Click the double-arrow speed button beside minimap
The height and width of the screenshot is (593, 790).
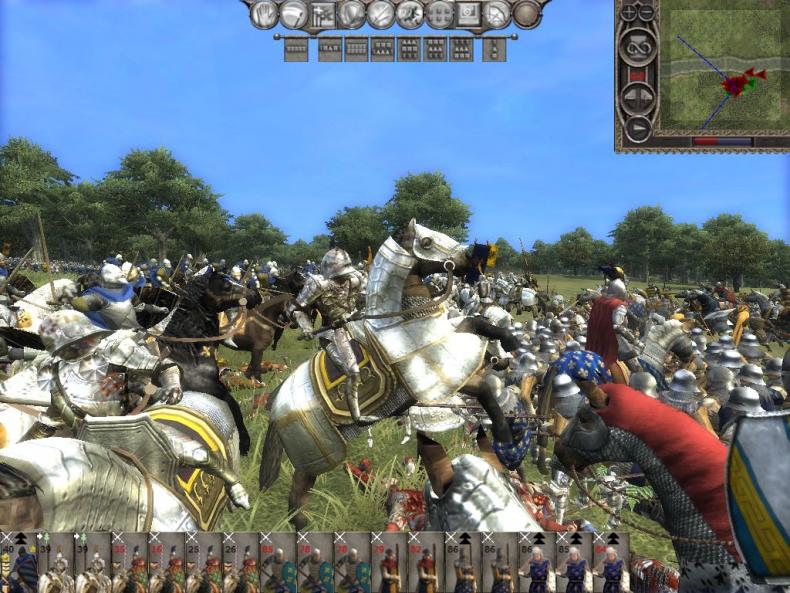(x=637, y=97)
